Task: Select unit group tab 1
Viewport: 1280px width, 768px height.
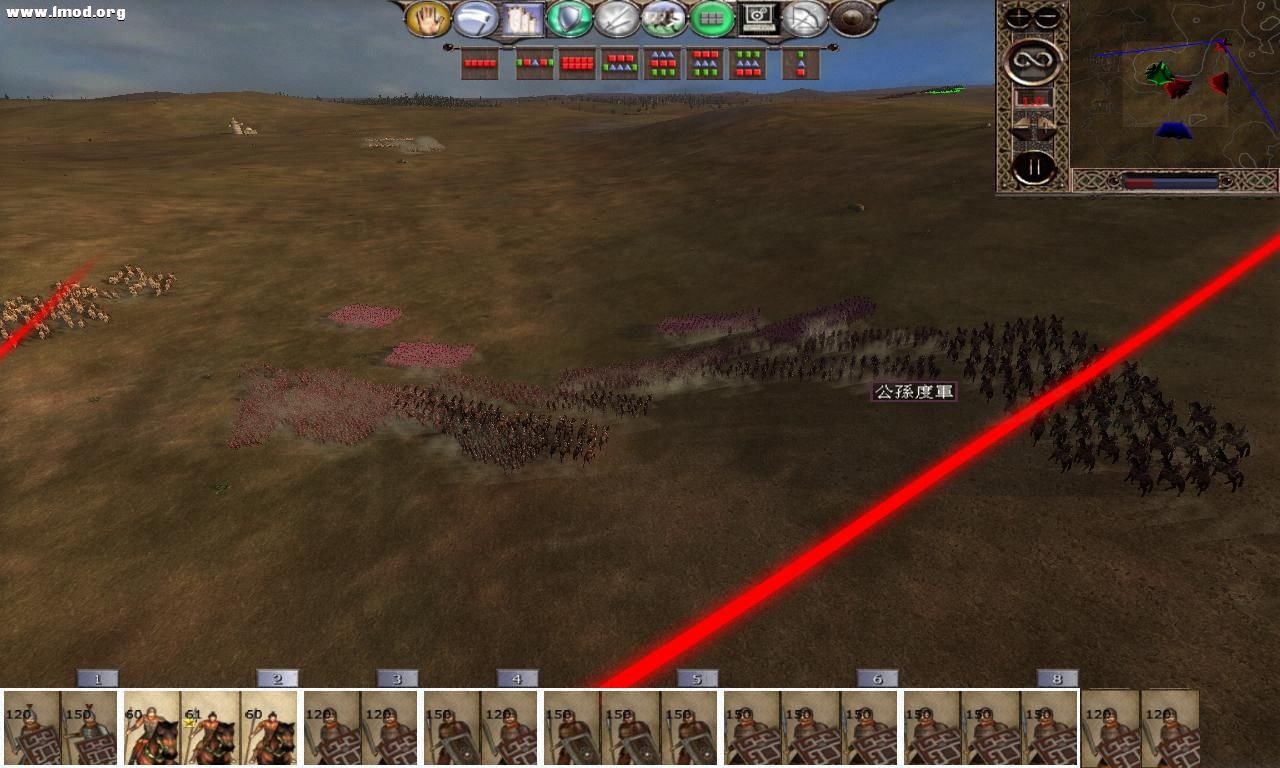Action: point(96,679)
